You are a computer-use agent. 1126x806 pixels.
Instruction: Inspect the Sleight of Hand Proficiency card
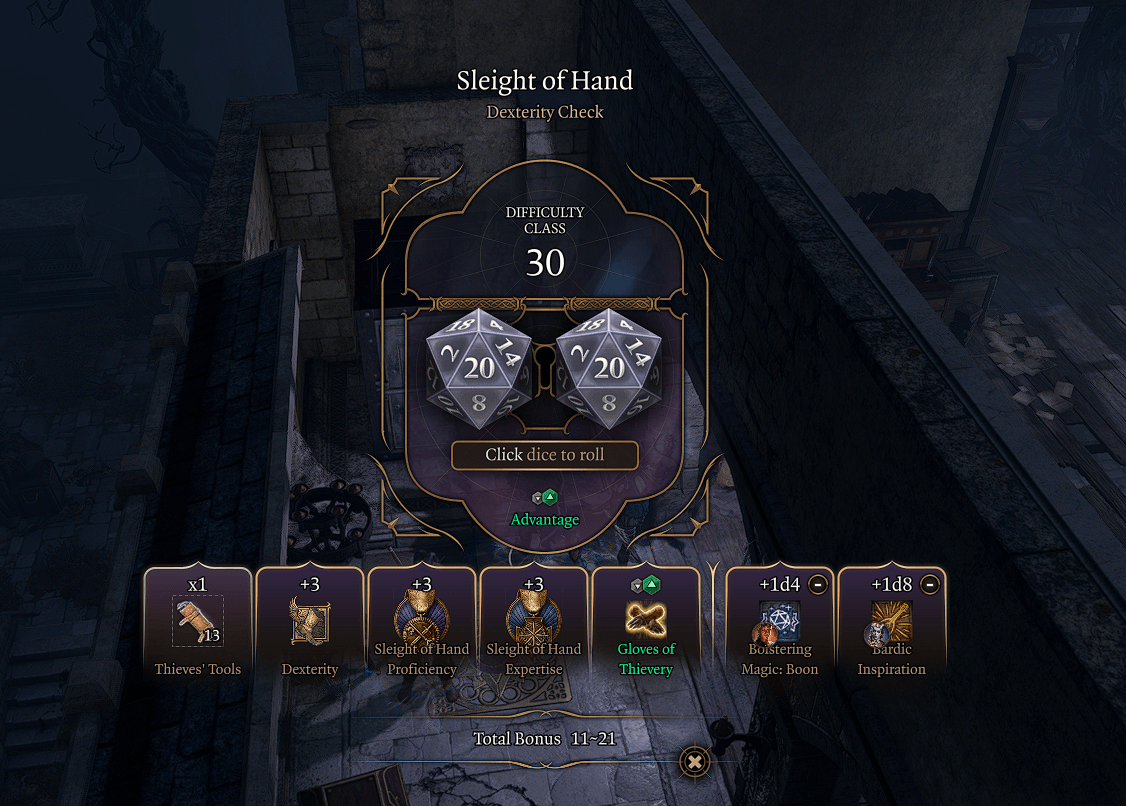422,624
